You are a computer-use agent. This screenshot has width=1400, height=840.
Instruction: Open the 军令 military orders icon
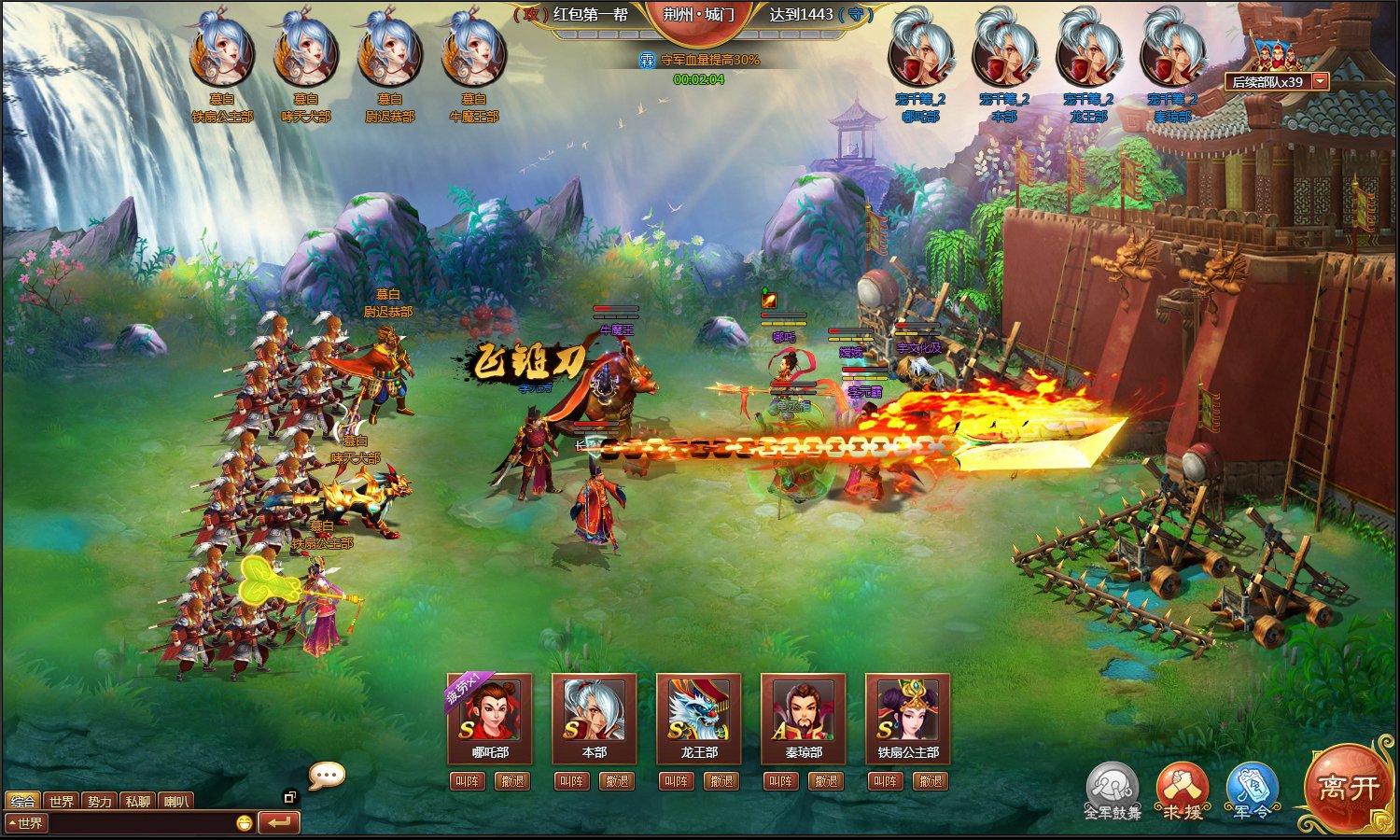[1251, 787]
